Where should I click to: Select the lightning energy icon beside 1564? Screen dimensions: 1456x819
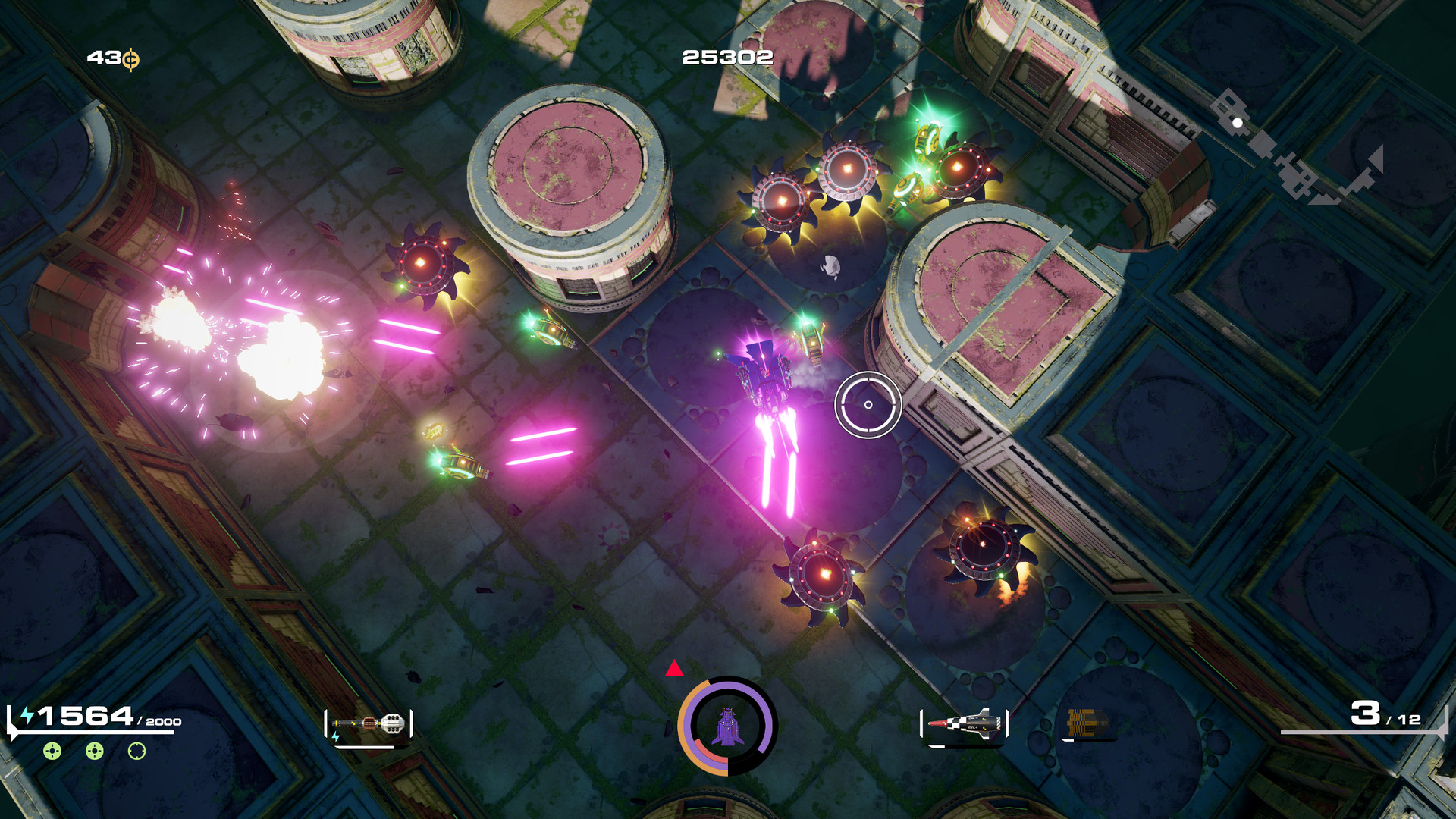click(x=27, y=715)
